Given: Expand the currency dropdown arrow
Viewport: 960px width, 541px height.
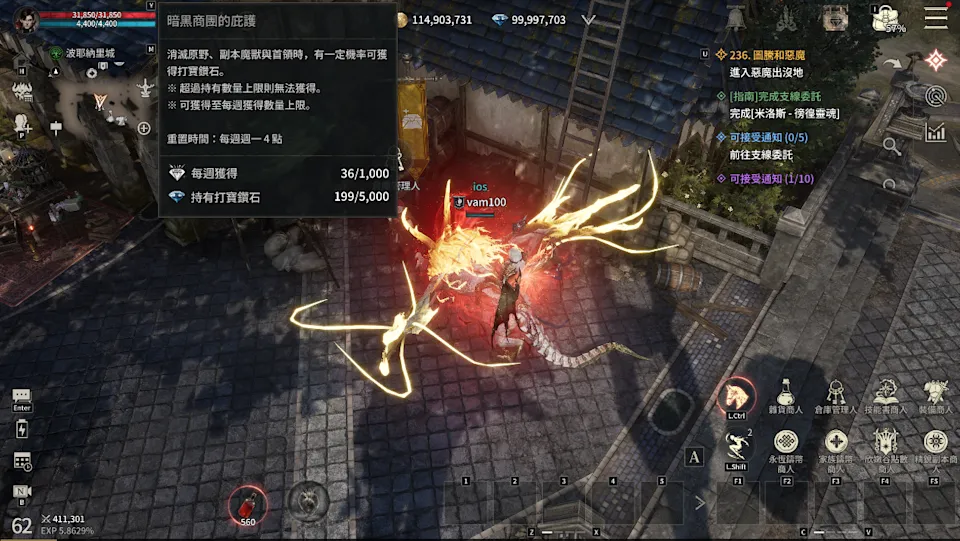Looking at the screenshot, I should click(x=588, y=19).
